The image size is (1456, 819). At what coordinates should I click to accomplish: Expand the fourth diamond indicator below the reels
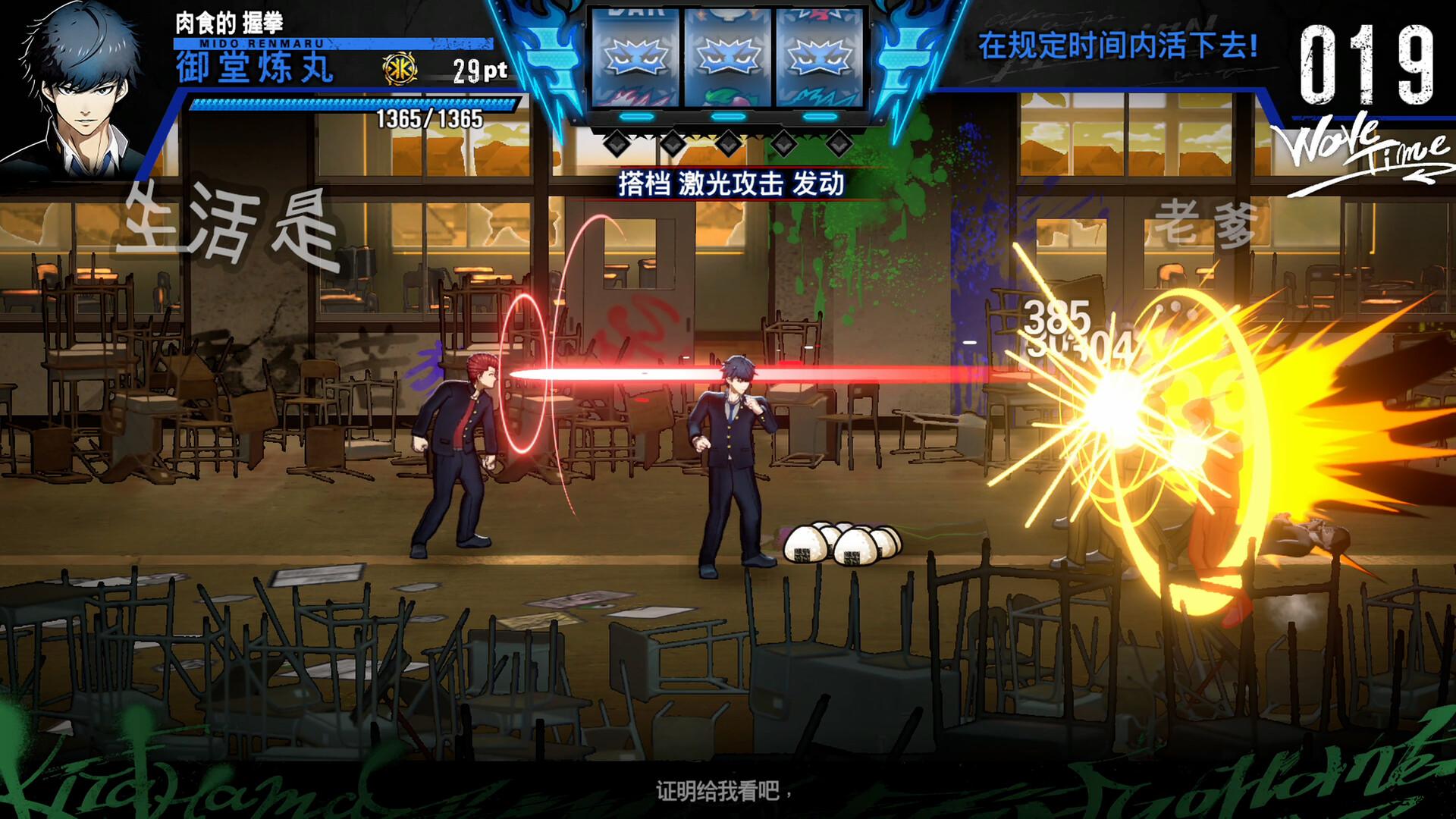786,143
